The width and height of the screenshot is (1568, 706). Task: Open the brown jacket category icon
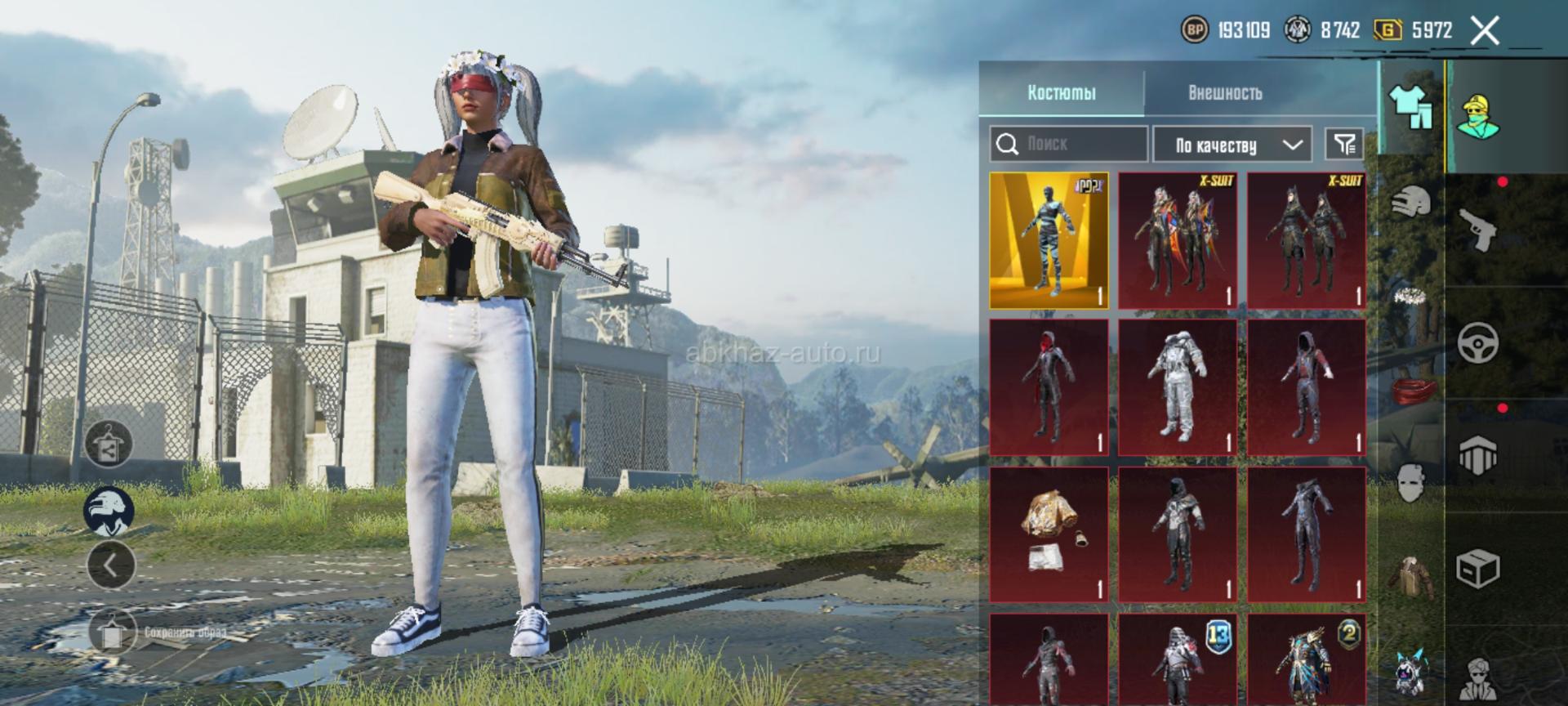pos(1411,576)
